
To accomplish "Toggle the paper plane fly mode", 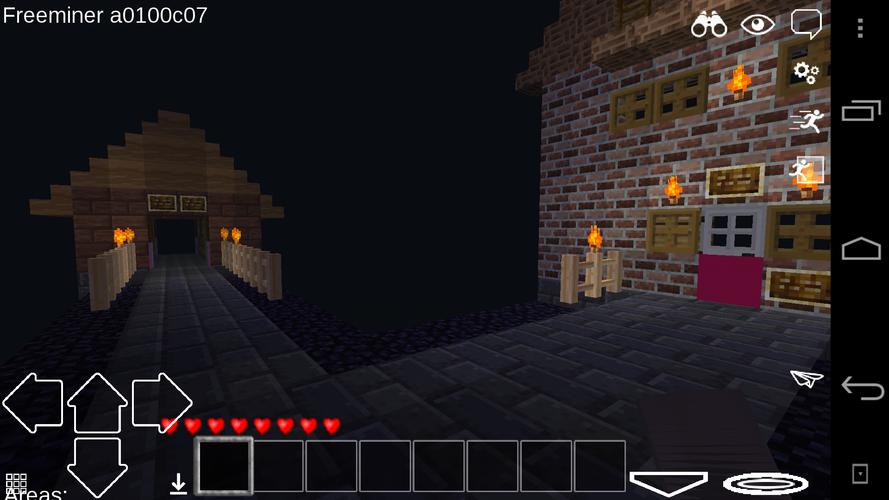I will tap(806, 378).
